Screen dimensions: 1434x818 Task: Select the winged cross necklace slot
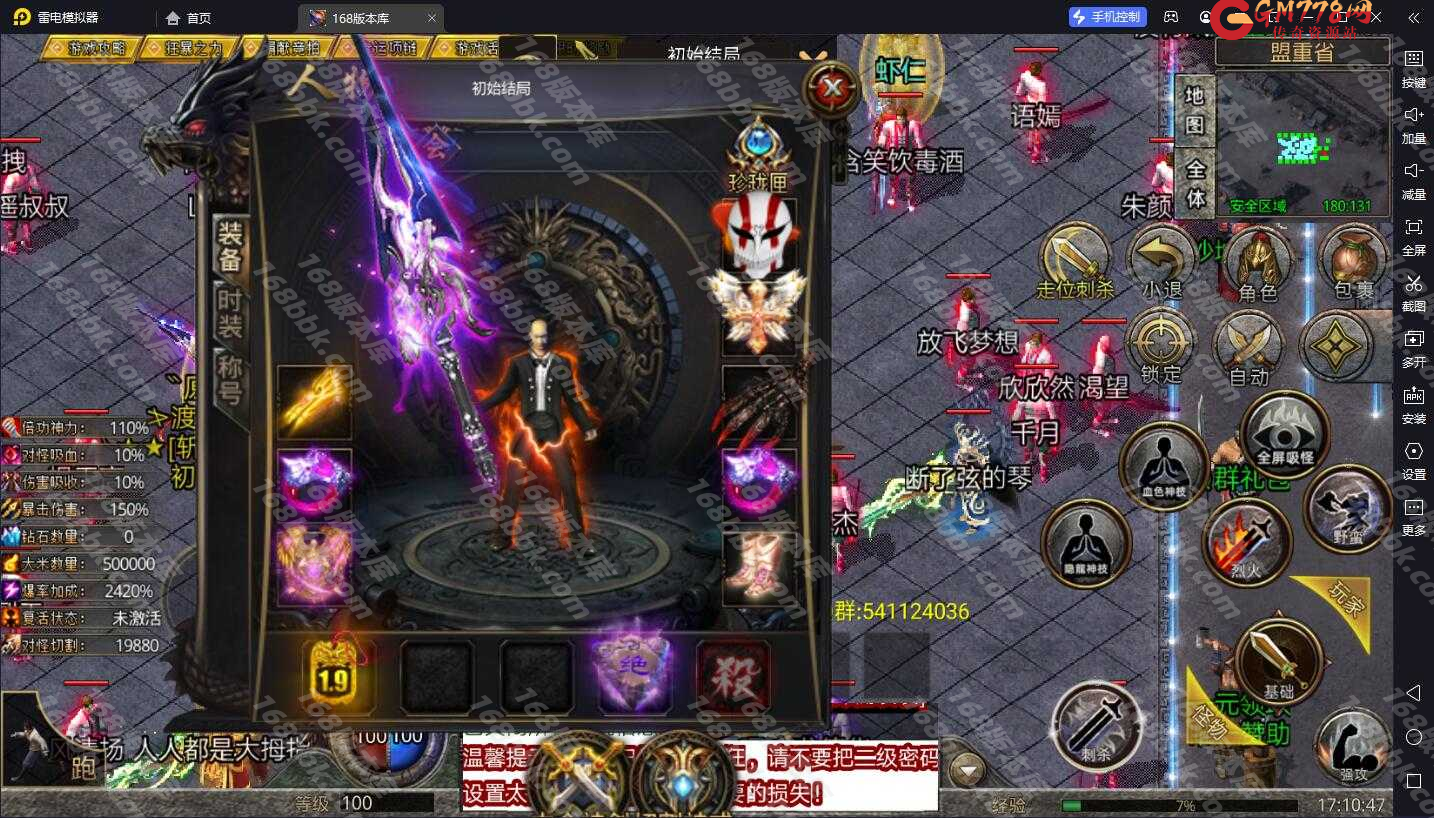coord(759,311)
